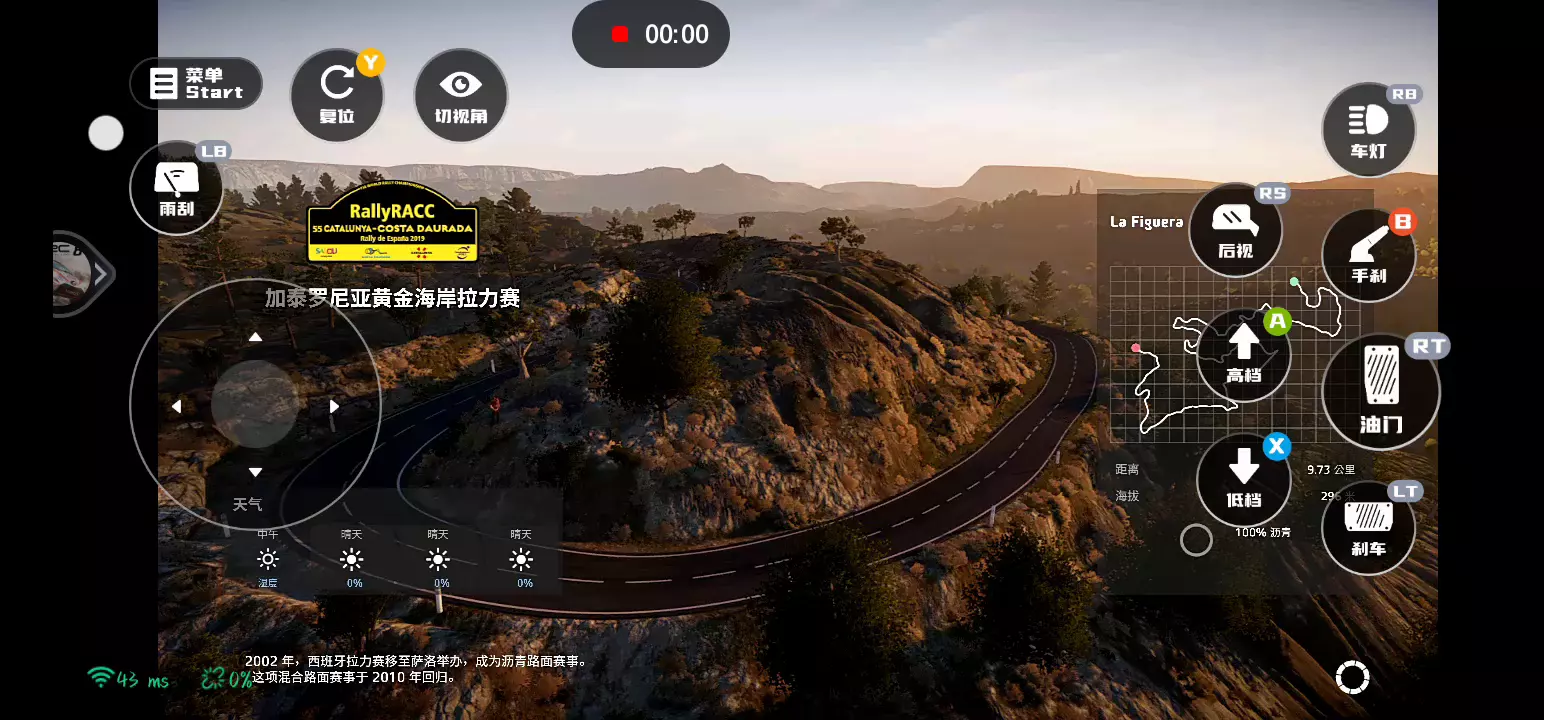Tap the 复位 reset button
Screen dimensions: 1544x720
(337, 95)
